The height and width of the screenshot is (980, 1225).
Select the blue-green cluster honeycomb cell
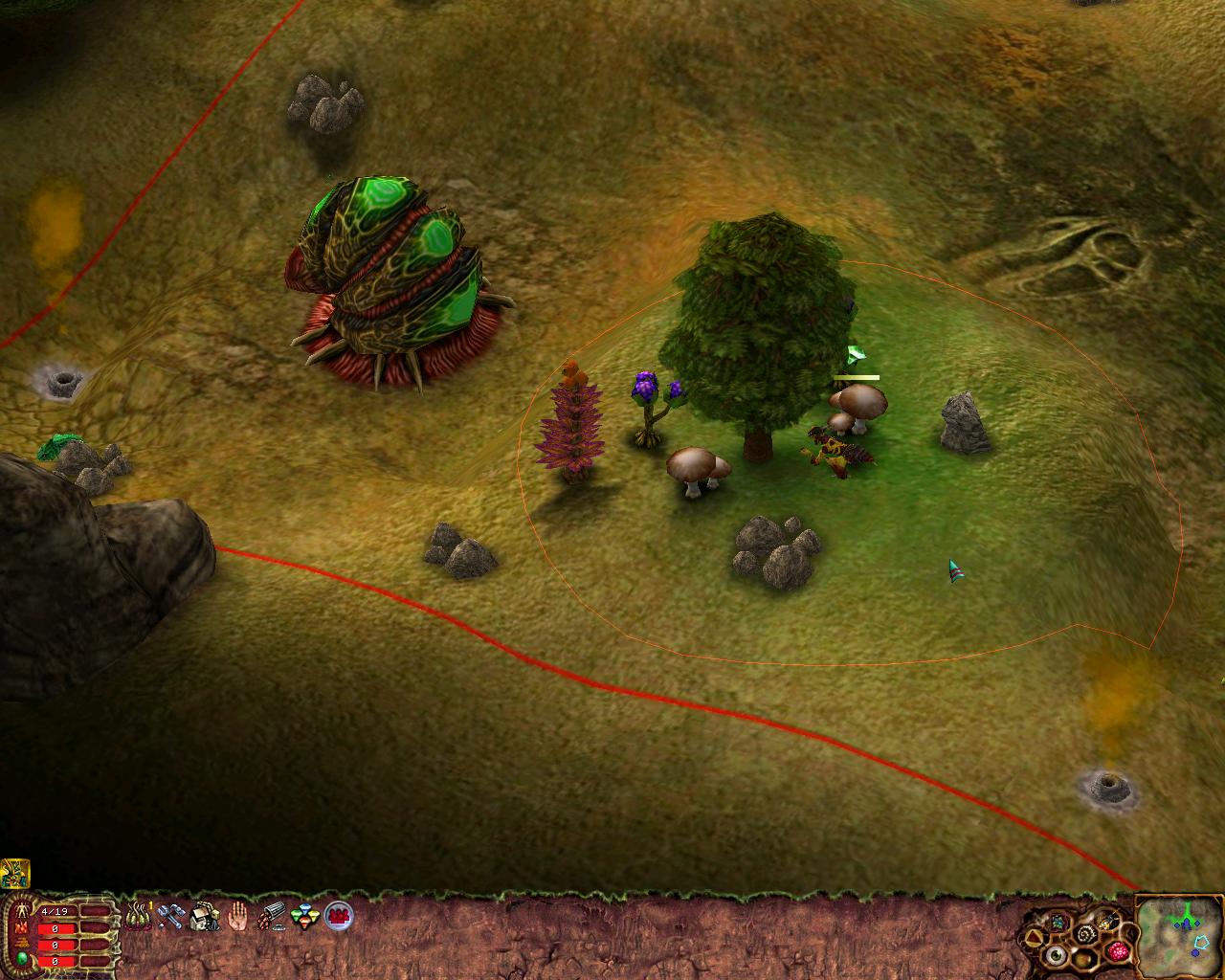coord(1059,921)
